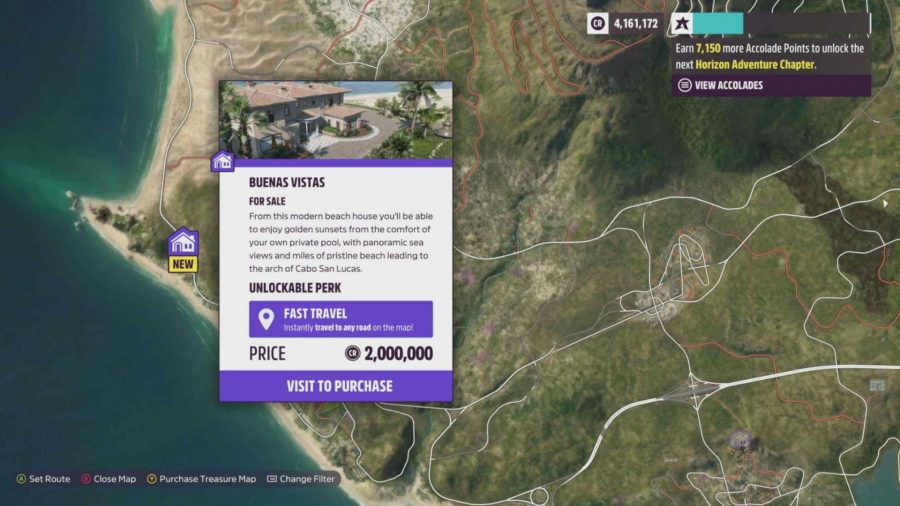
Task: Click the Buenas Vistas beach house photo
Action: click(x=336, y=119)
